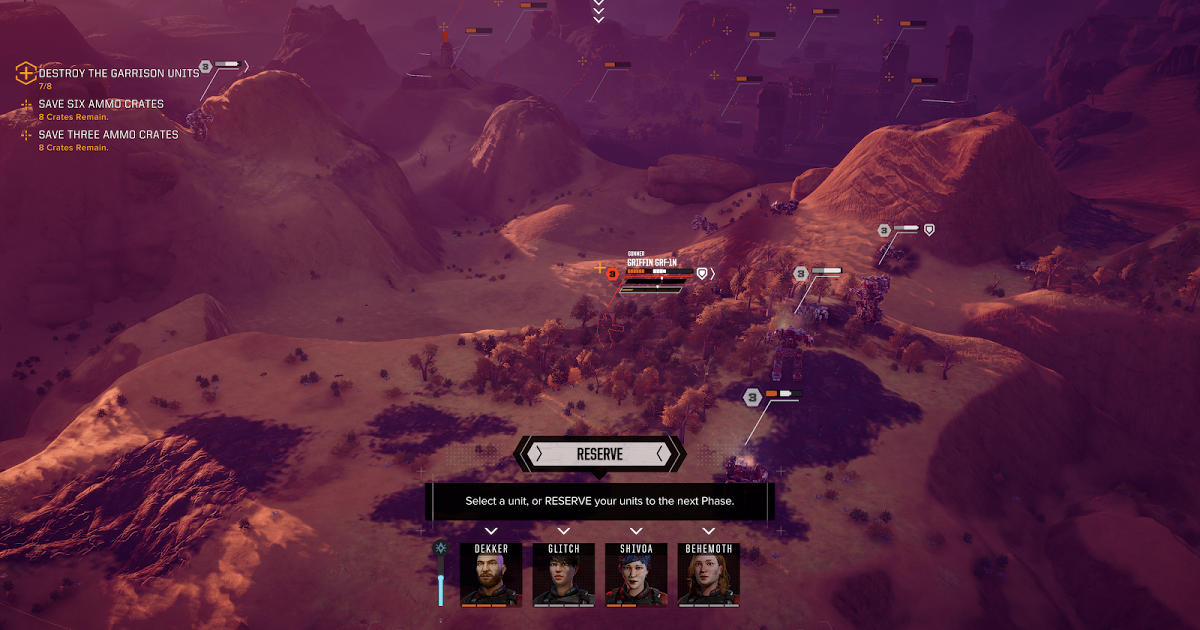The image size is (1200, 630).
Task: Select the Save Three Ammo Crates objective
Action: click(108, 135)
